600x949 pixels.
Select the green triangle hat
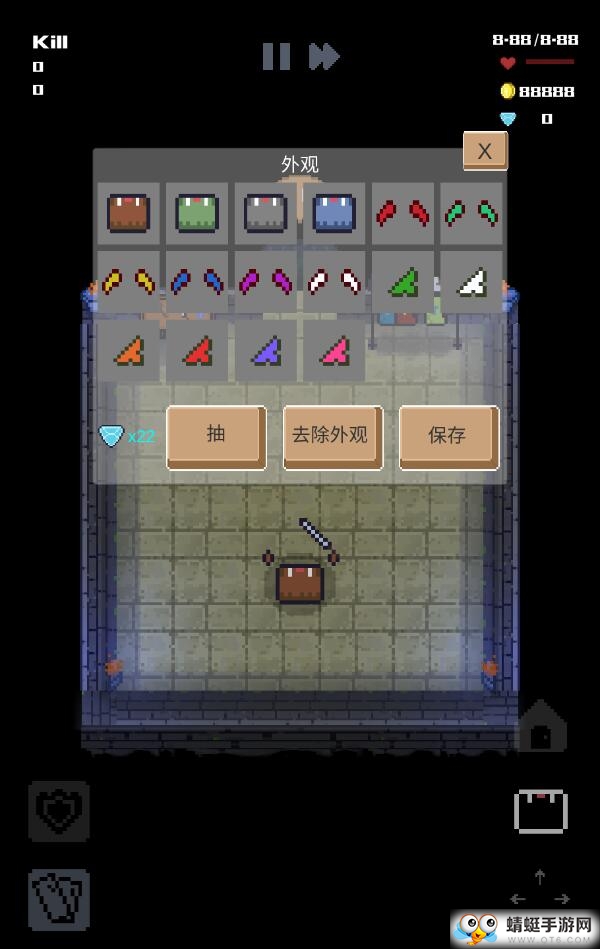403,283
